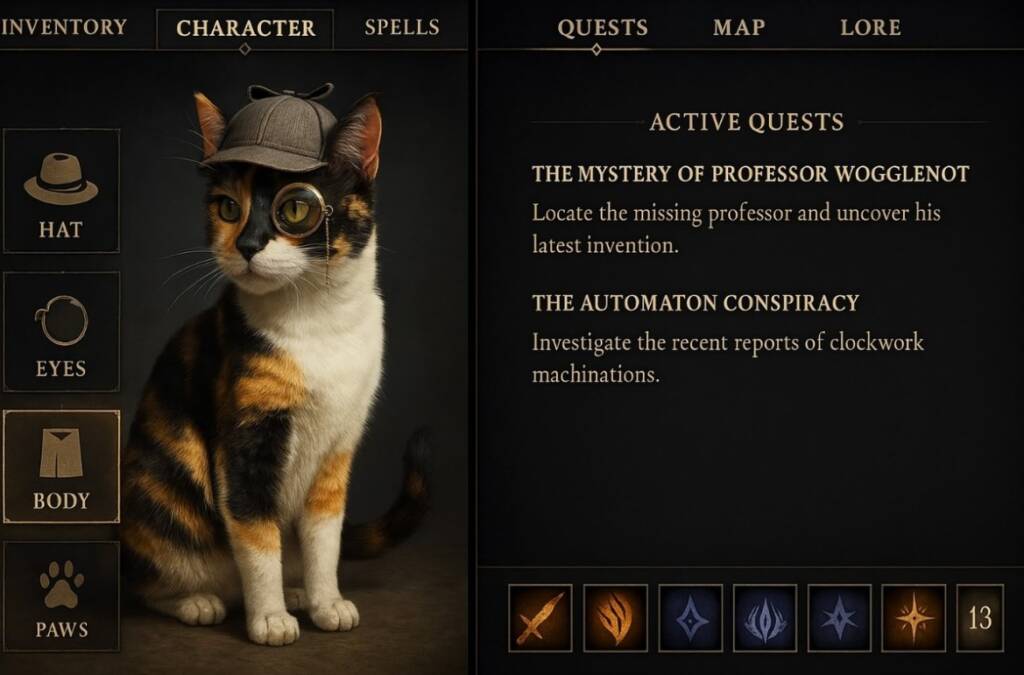Image resolution: width=1024 pixels, height=675 pixels.
Task: Trigger the blue crown-shaped ability
Action: (765, 617)
